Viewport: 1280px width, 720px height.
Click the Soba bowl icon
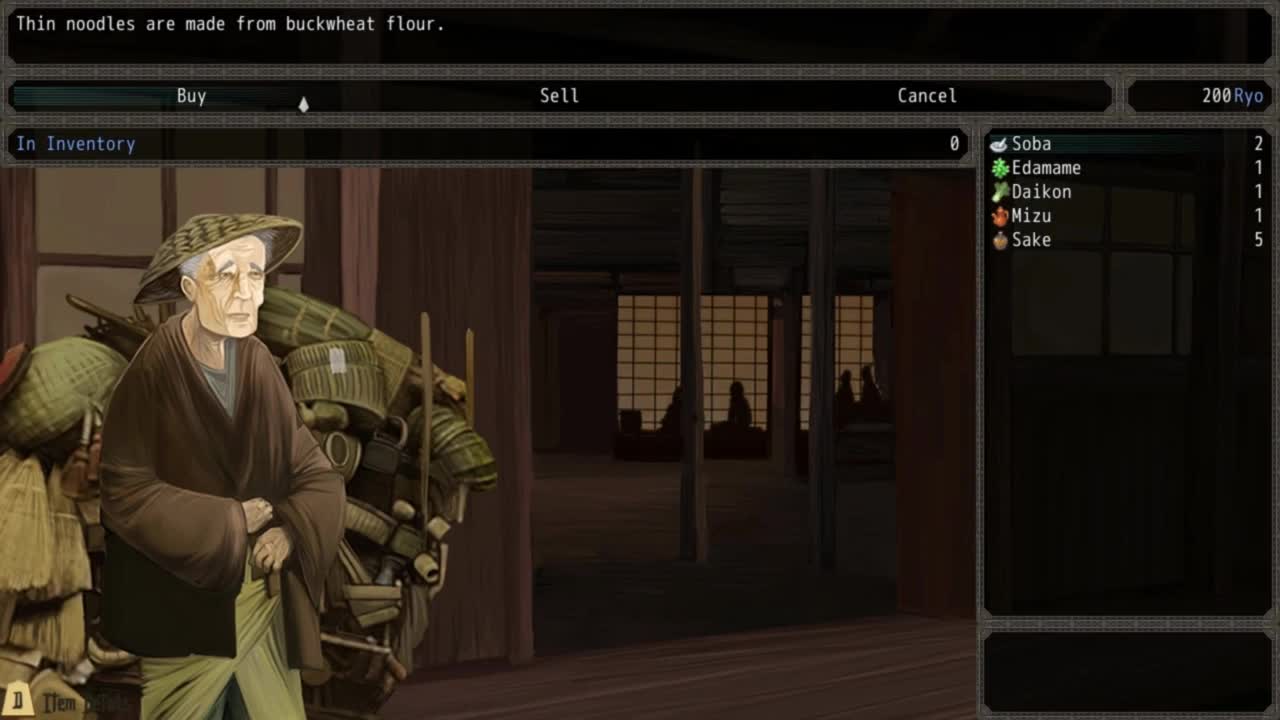tap(997, 144)
